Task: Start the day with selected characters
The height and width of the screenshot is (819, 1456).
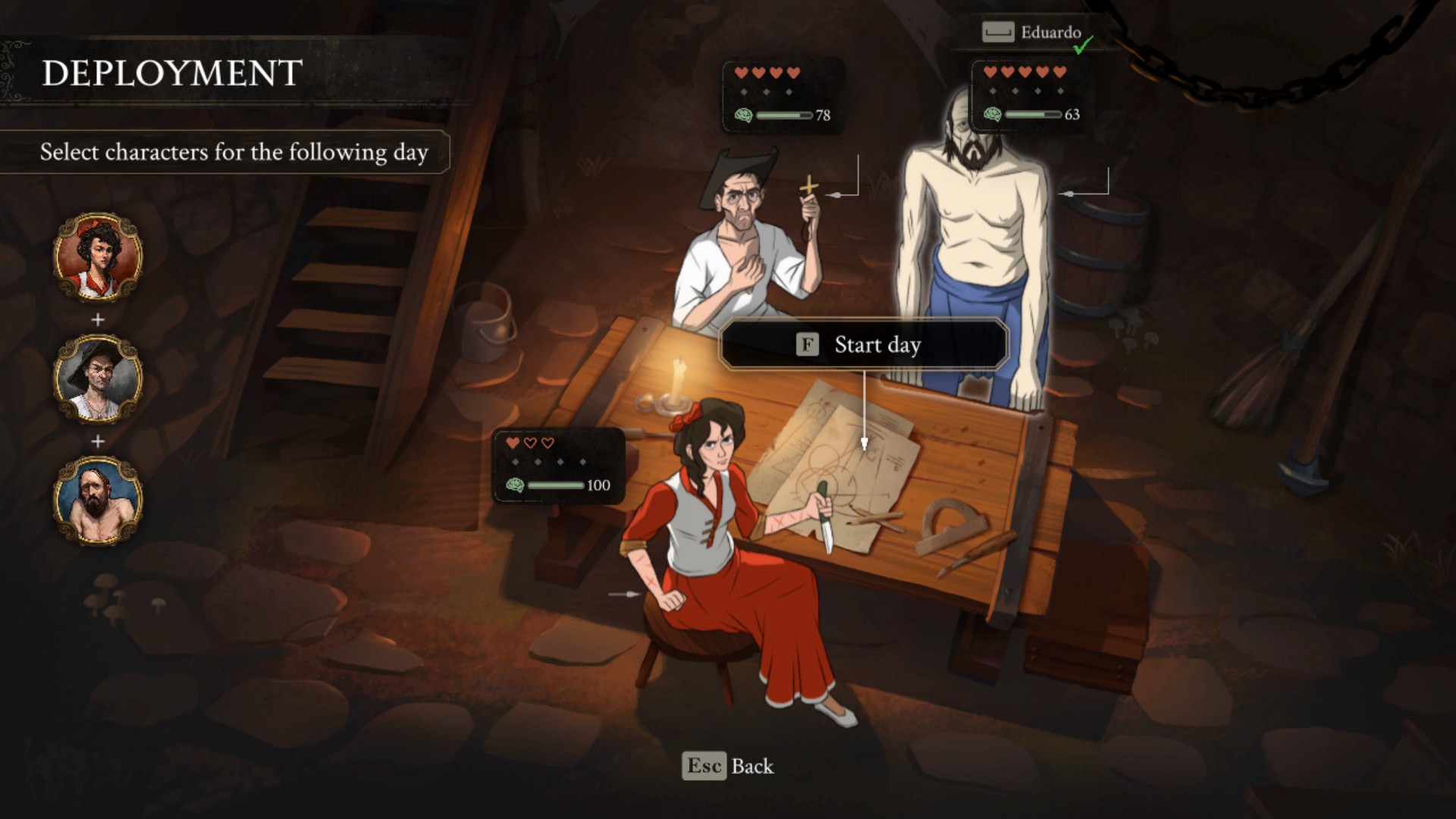Action: click(863, 345)
